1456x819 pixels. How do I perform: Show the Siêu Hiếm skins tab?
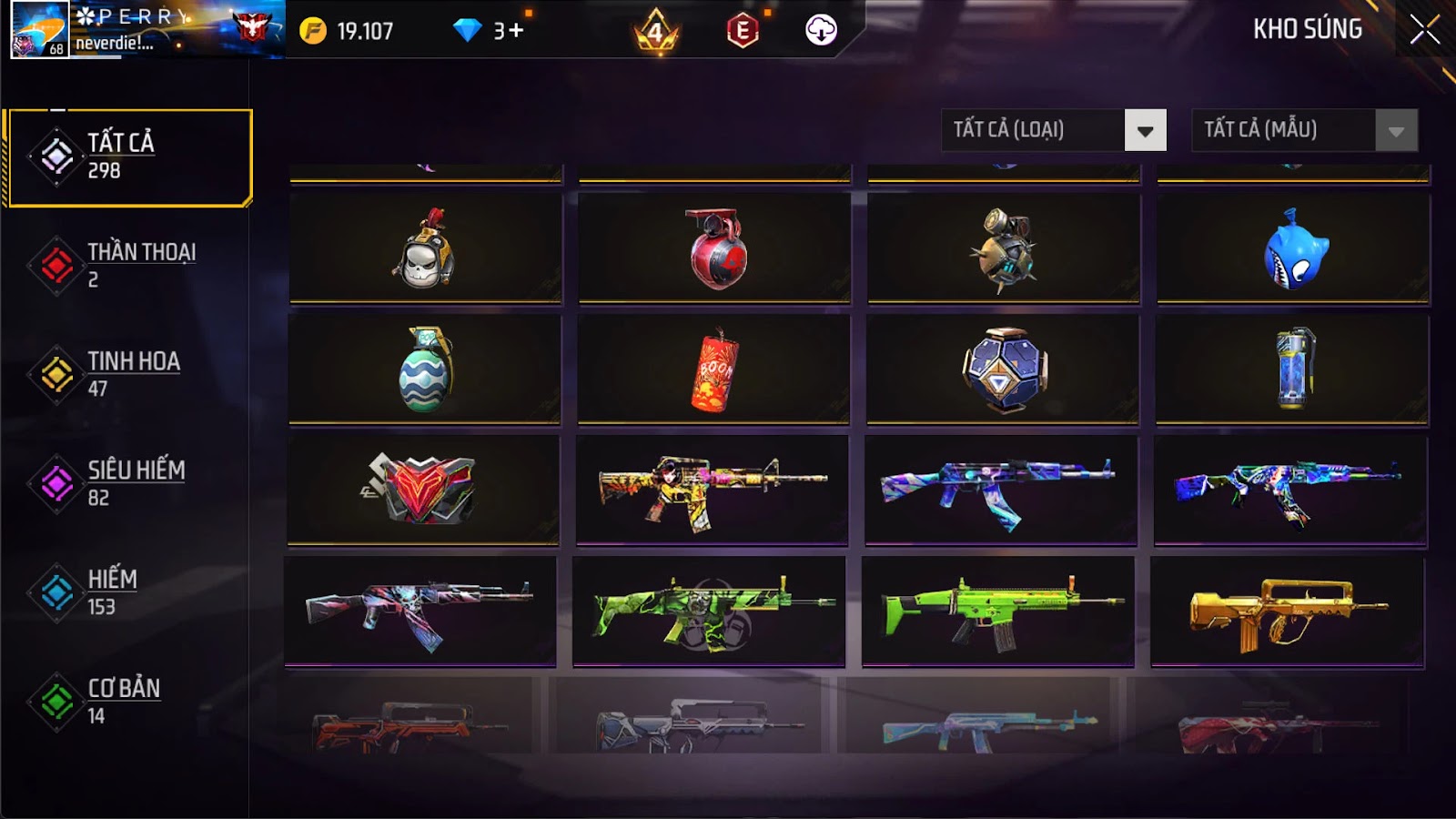pos(127,483)
